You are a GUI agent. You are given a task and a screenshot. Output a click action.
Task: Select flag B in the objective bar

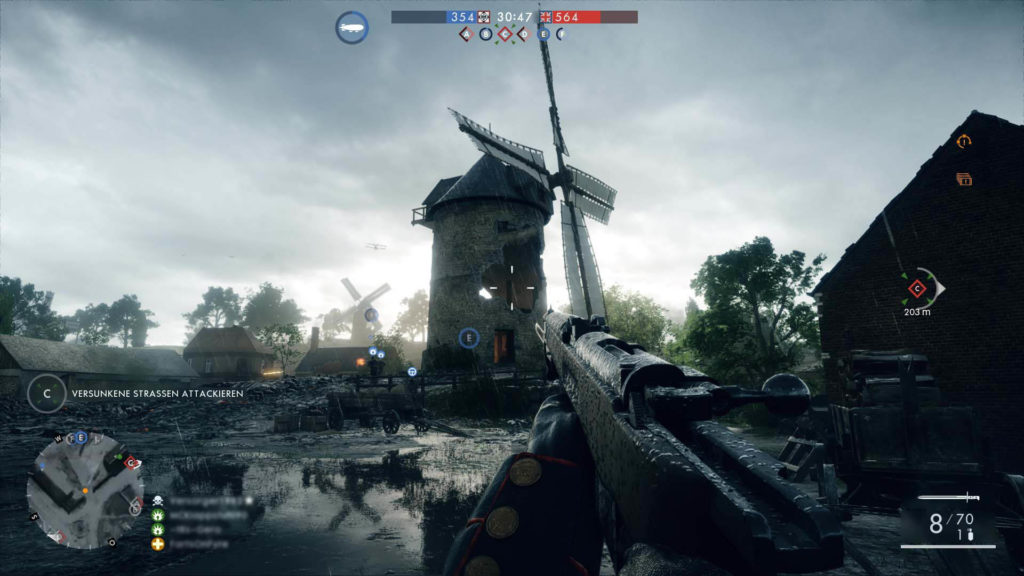click(486, 34)
